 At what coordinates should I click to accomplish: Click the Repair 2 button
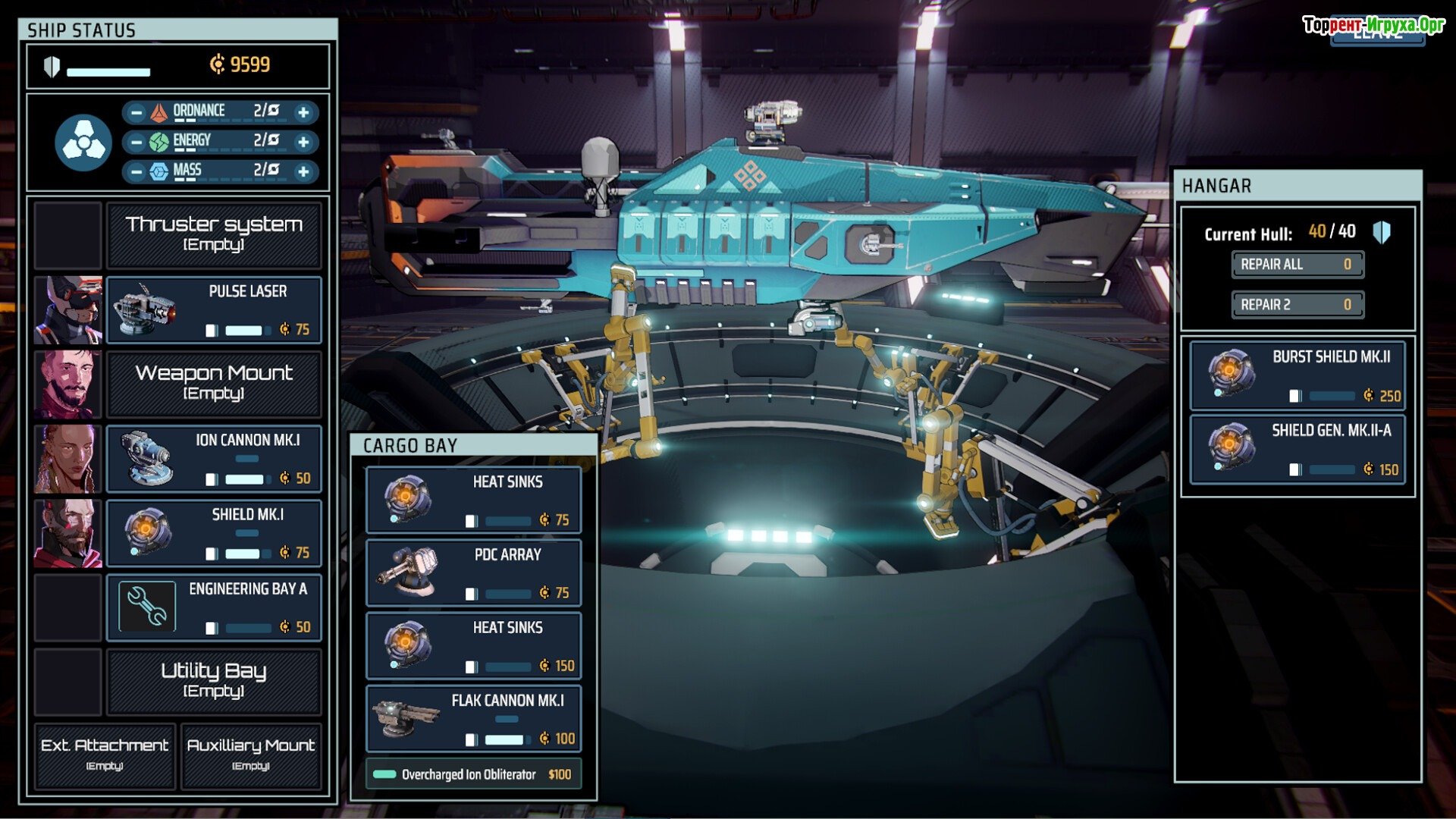click(x=1297, y=304)
